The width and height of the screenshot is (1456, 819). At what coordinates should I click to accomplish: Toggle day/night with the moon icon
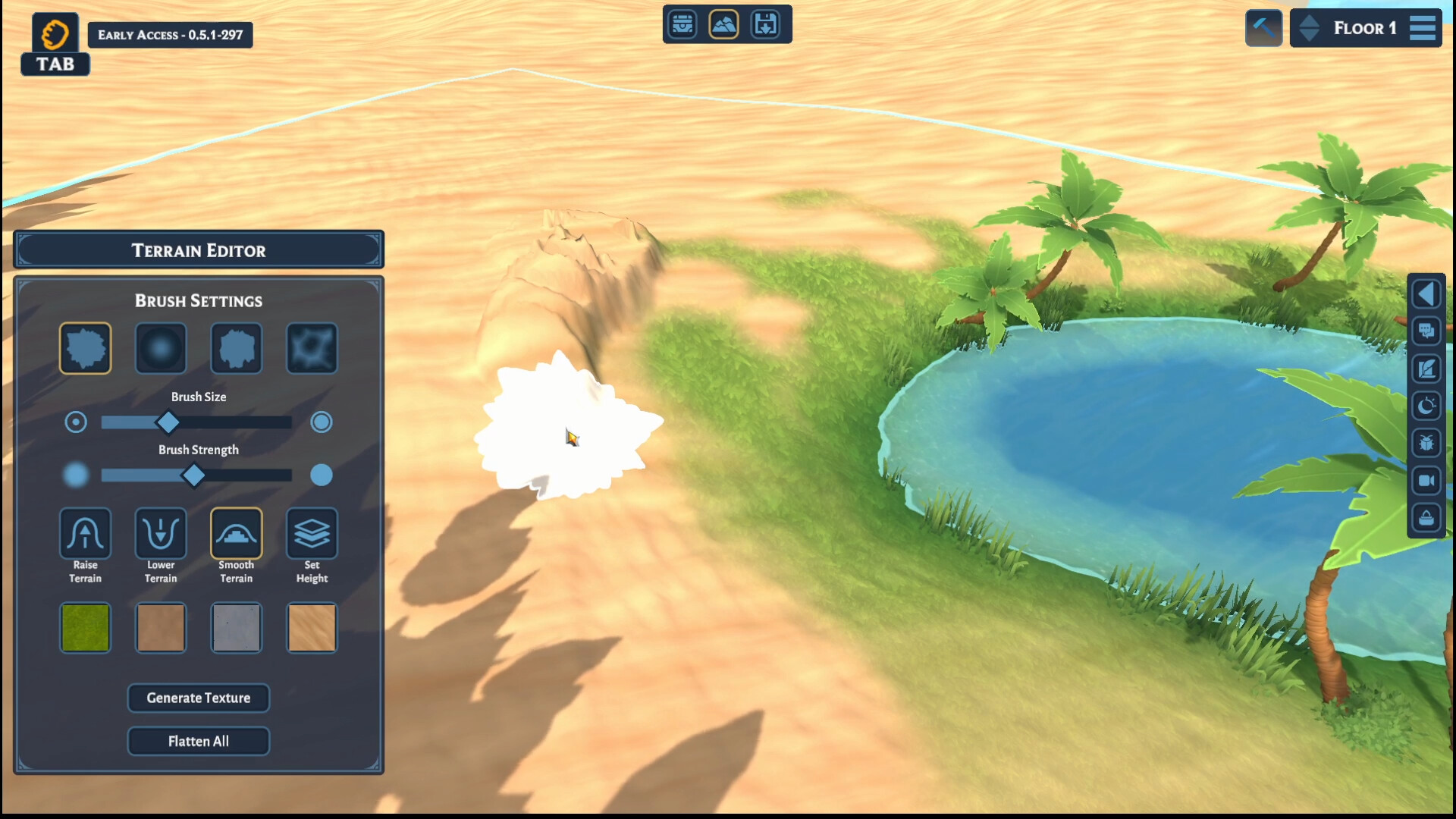tap(1426, 407)
